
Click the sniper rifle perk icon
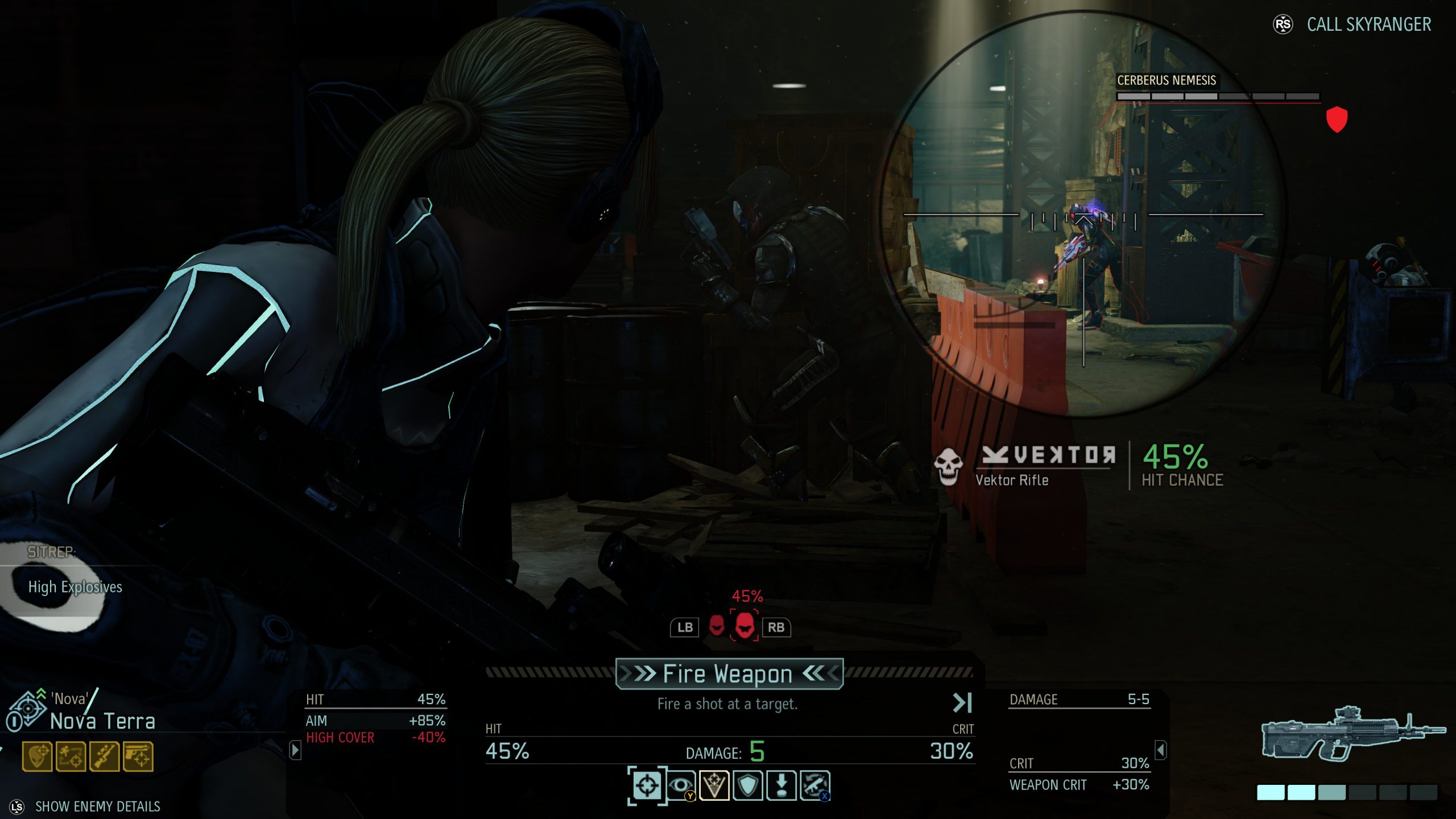(105, 756)
